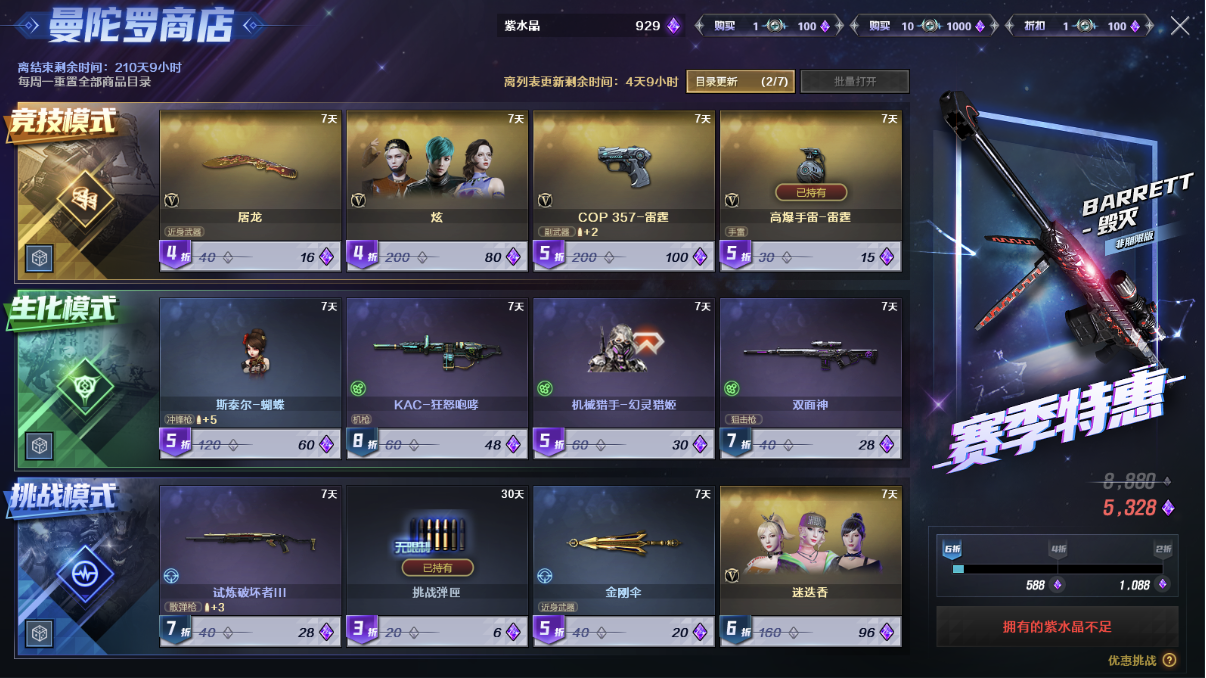Close the 曼陀罗商店 shop window
The image size is (1206, 678).
coord(1180,26)
